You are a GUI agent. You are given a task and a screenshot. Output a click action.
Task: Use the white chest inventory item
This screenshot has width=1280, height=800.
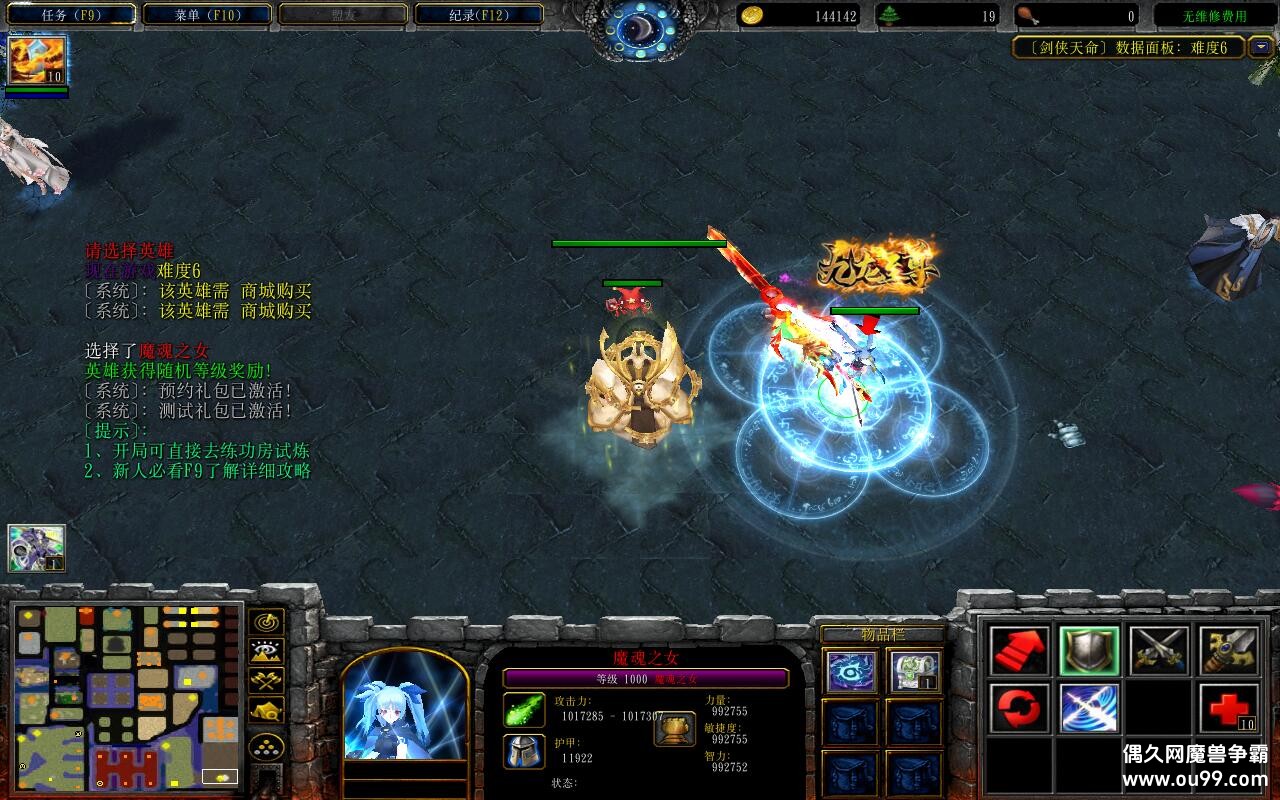(x=914, y=671)
